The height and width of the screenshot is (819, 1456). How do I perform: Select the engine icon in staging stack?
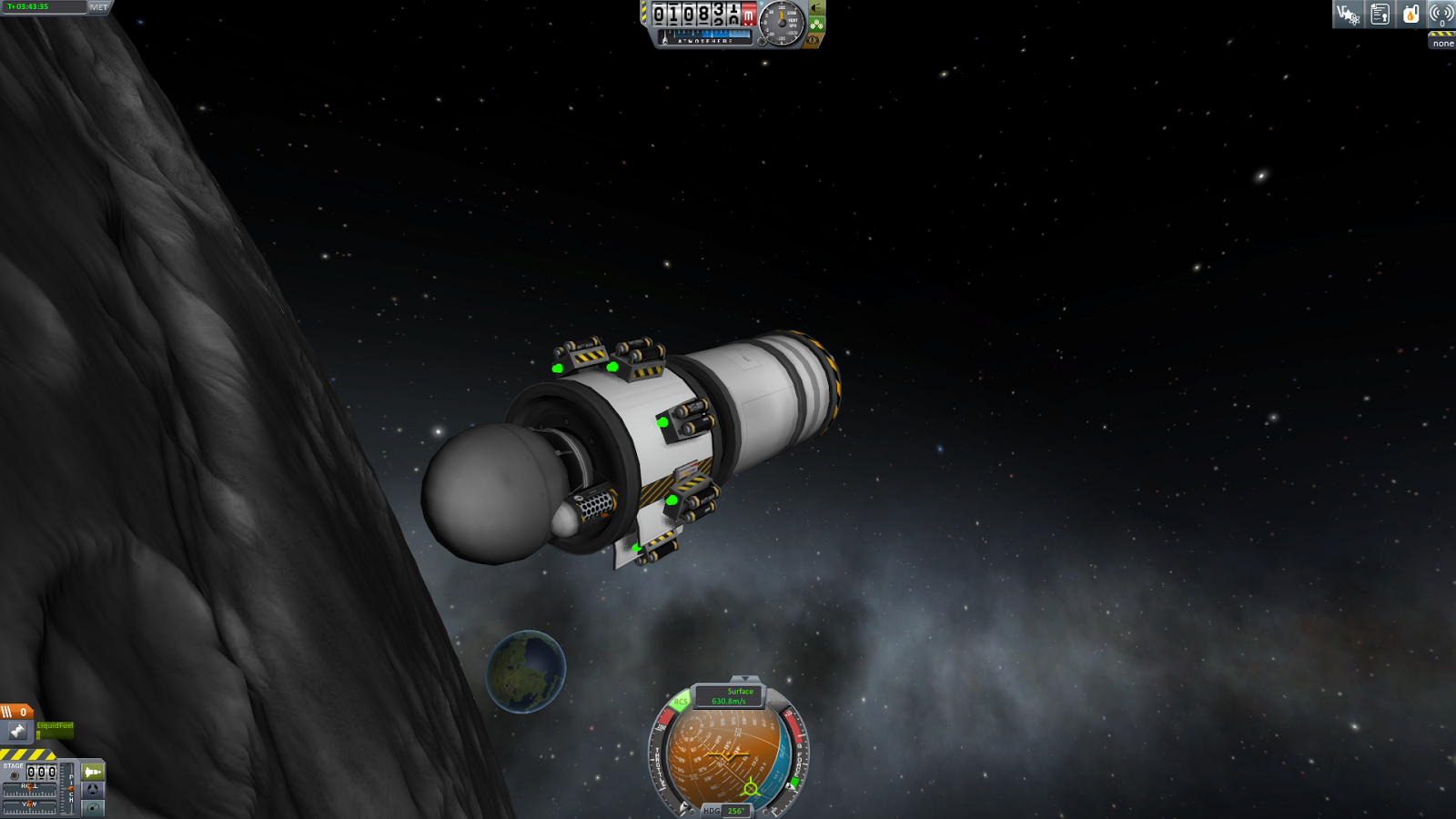(17, 731)
